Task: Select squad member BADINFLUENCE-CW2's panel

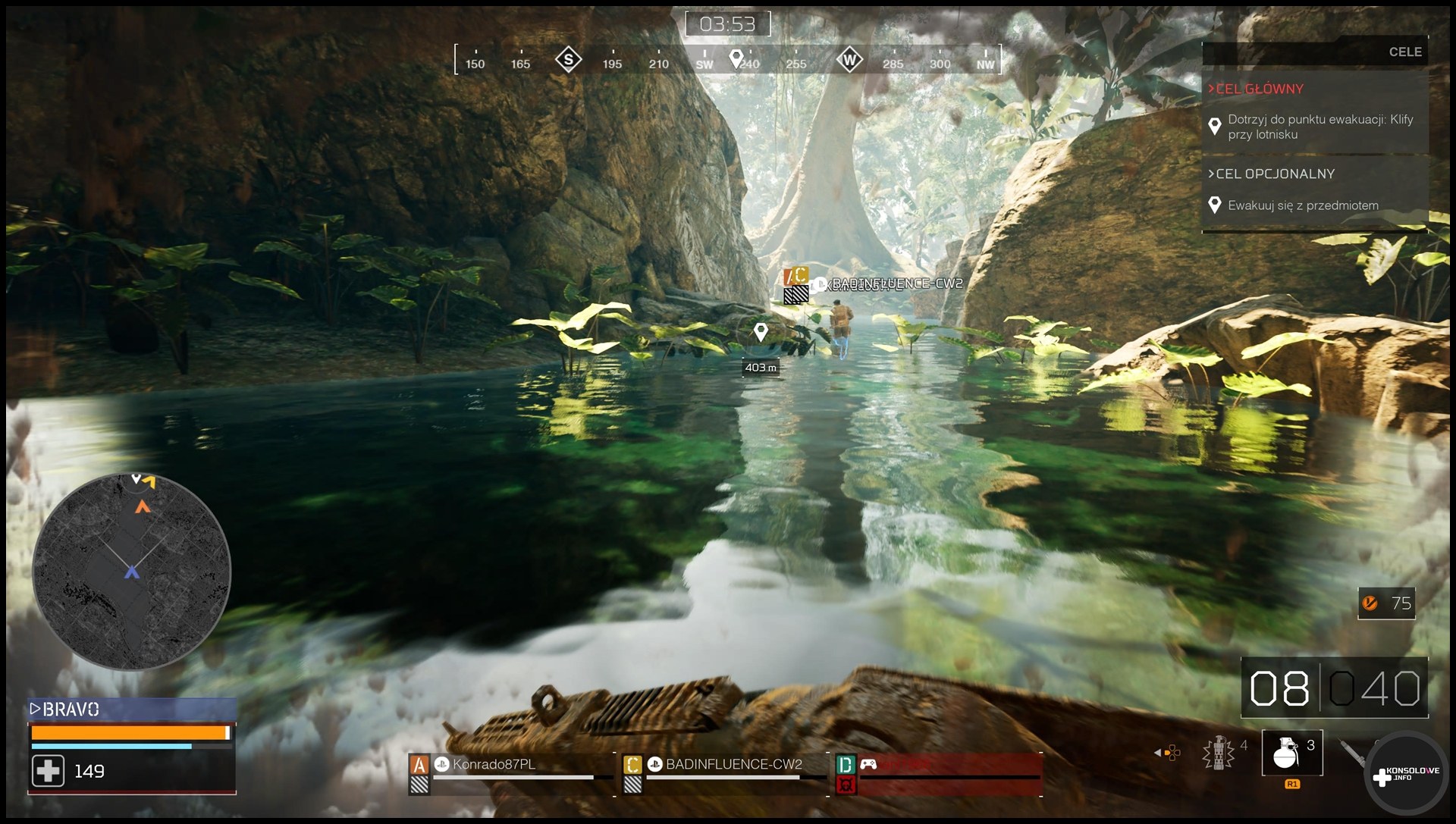Action: coord(723,772)
